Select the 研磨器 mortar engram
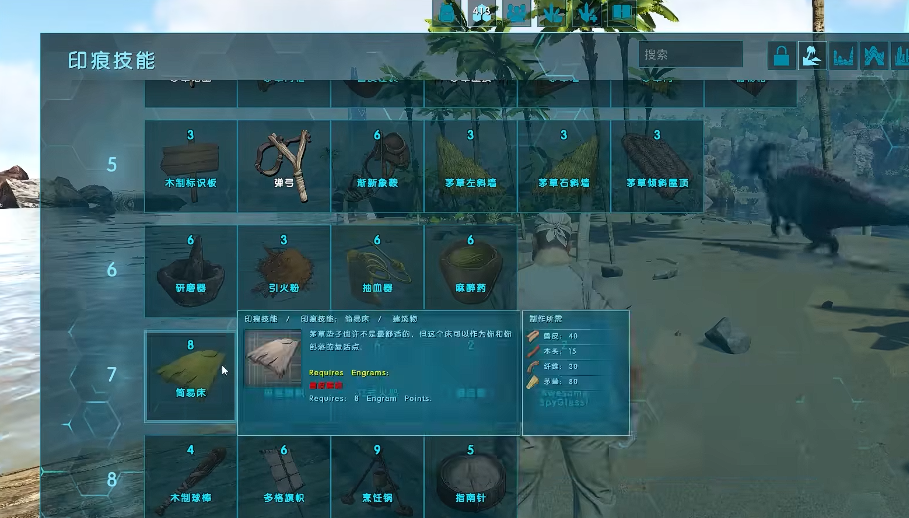The width and height of the screenshot is (909, 518). point(191,270)
